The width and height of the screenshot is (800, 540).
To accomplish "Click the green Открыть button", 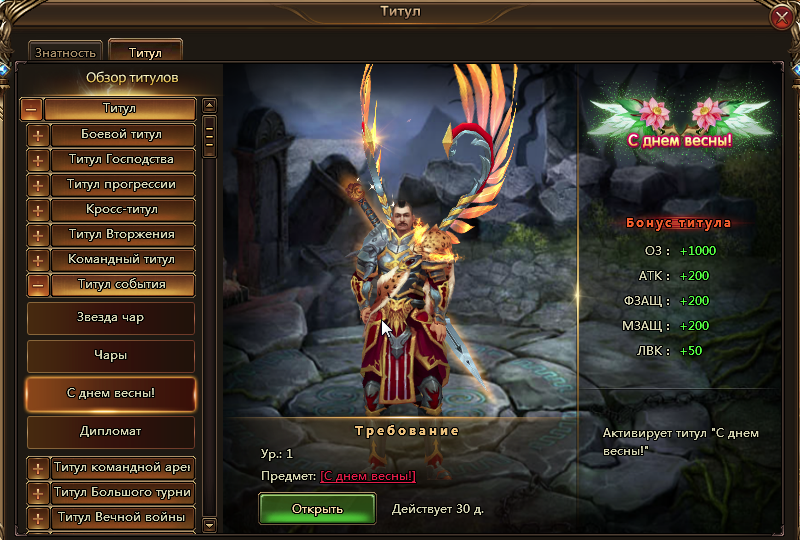I will [317, 508].
